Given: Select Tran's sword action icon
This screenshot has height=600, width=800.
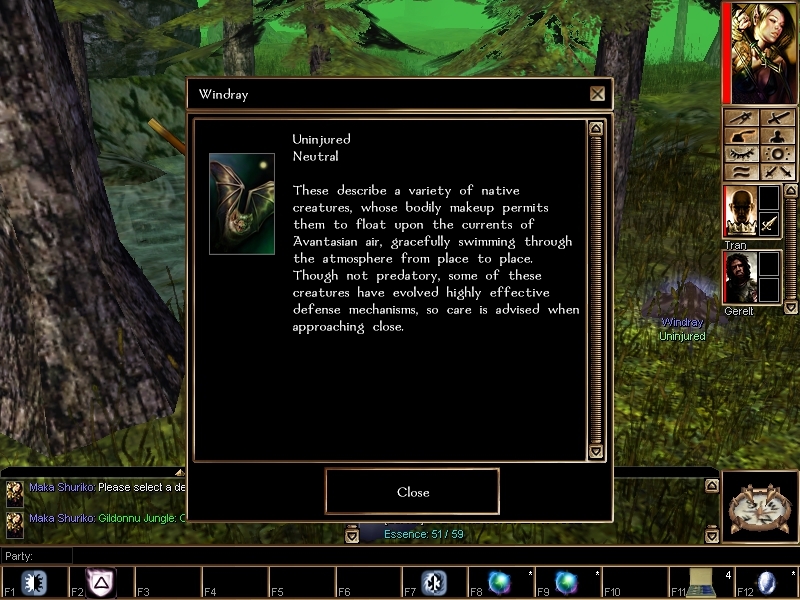Looking at the screenshot, I should (x=768, y=224).
